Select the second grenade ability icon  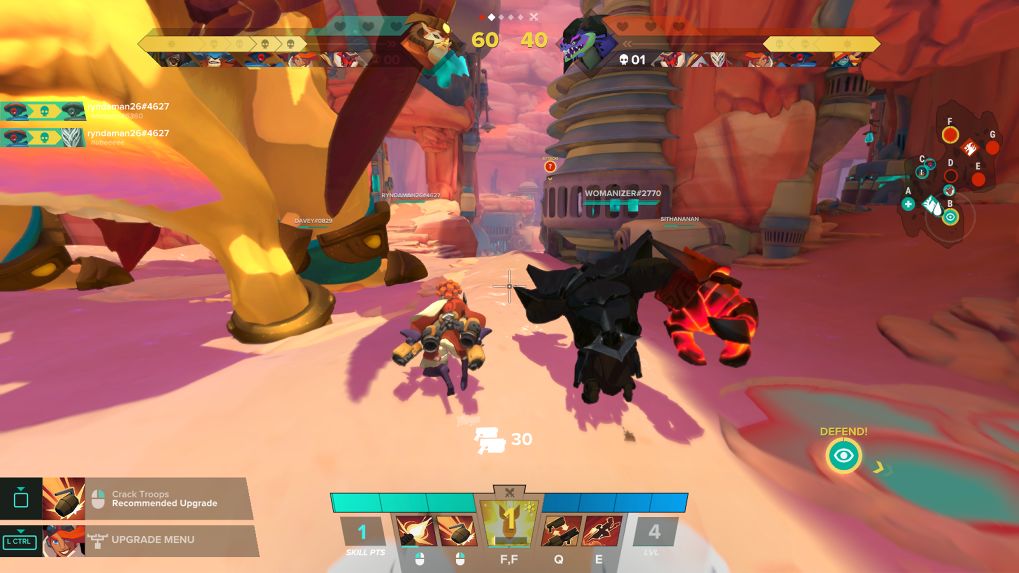coord(458,530)
